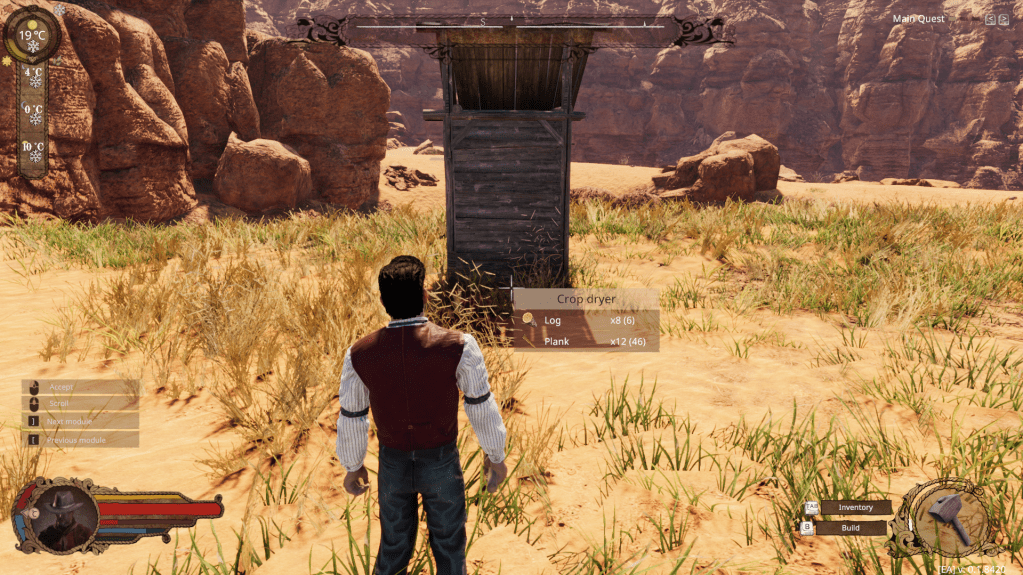1023x575 pixels.
Task: Select the Plank material row
Action: tap(586, 342)
